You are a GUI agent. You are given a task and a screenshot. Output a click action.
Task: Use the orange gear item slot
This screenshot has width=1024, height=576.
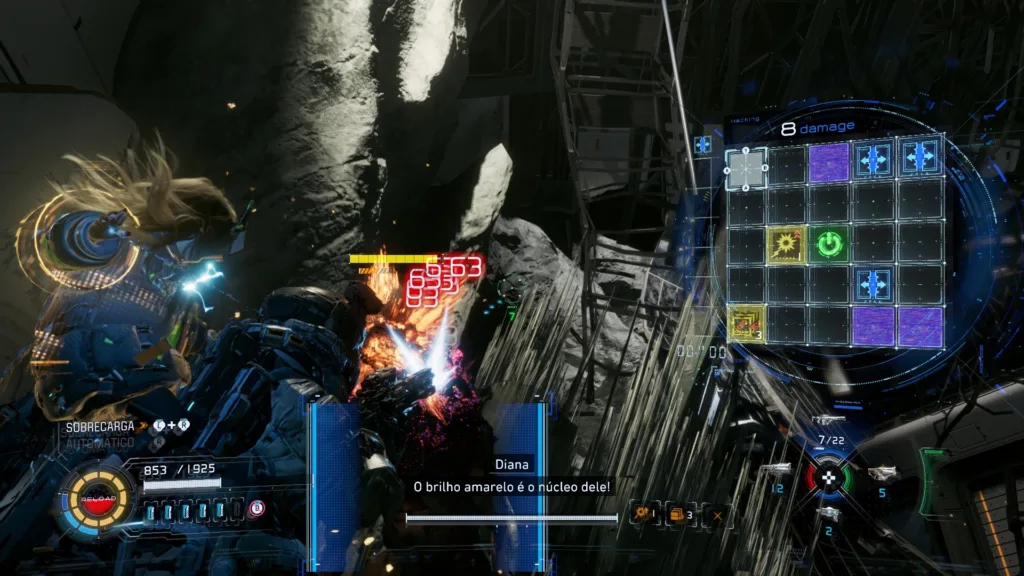tap(643, 514)
